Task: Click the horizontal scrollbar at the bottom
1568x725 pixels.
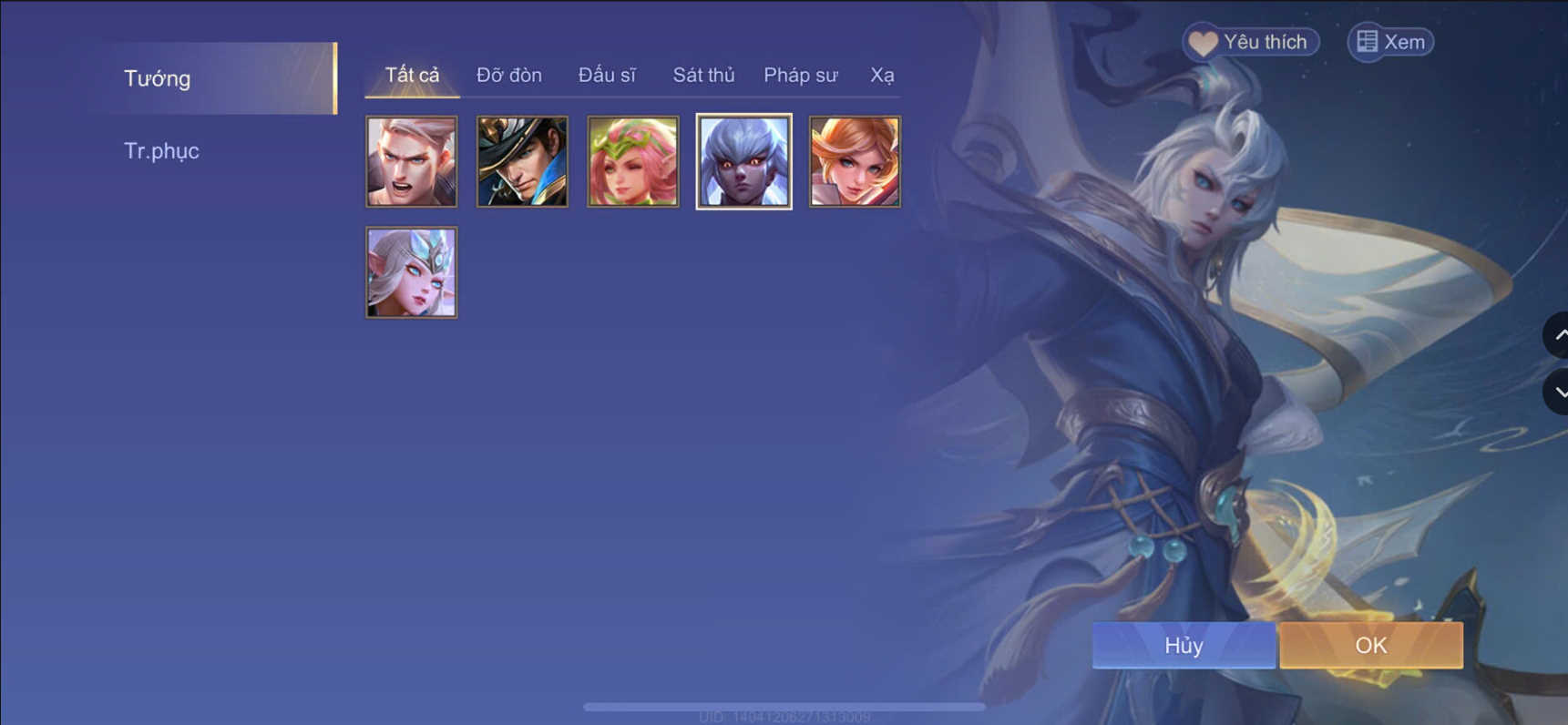Action: pos(784,706)
